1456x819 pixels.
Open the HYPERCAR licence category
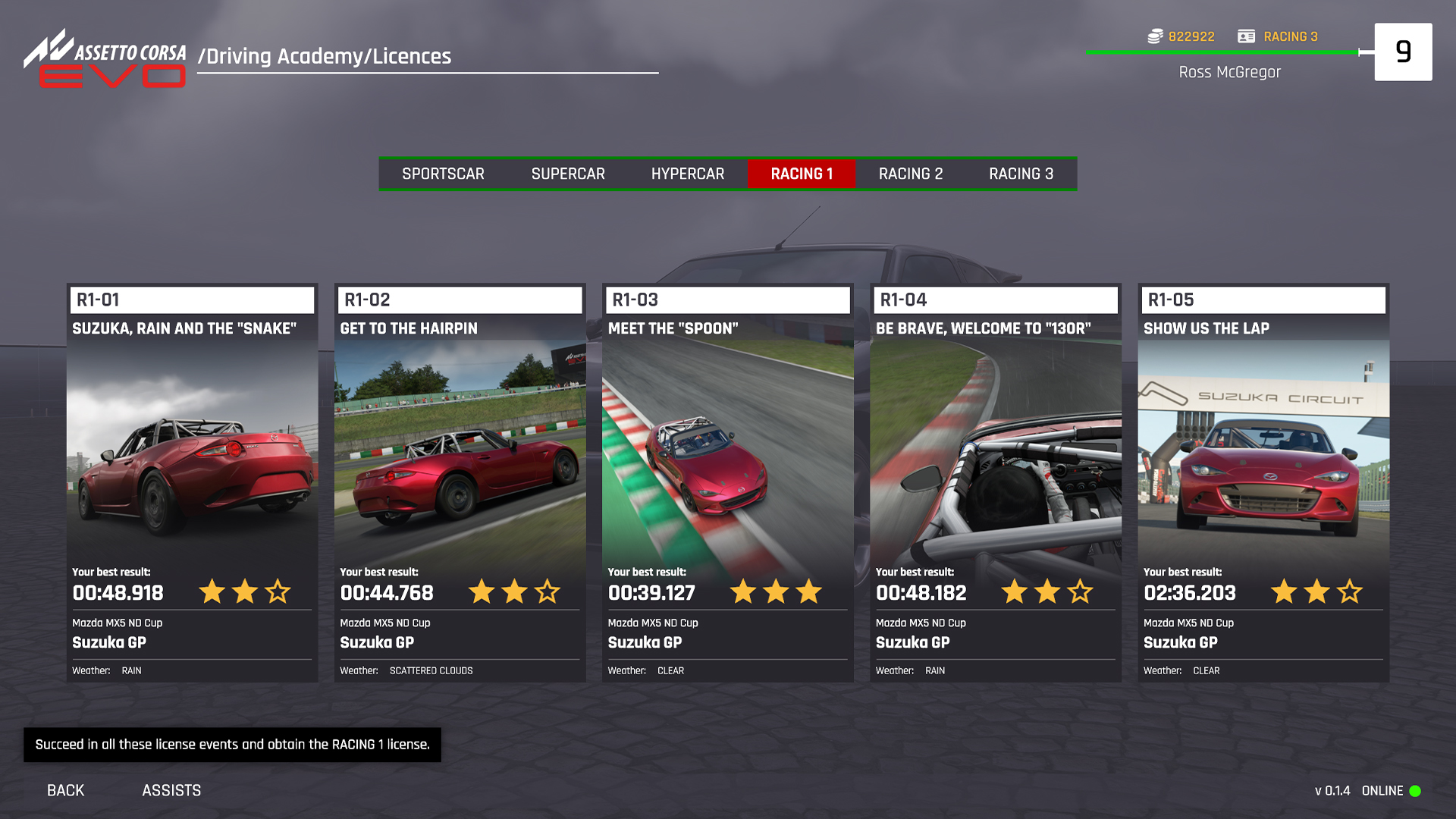coord(687,173)
